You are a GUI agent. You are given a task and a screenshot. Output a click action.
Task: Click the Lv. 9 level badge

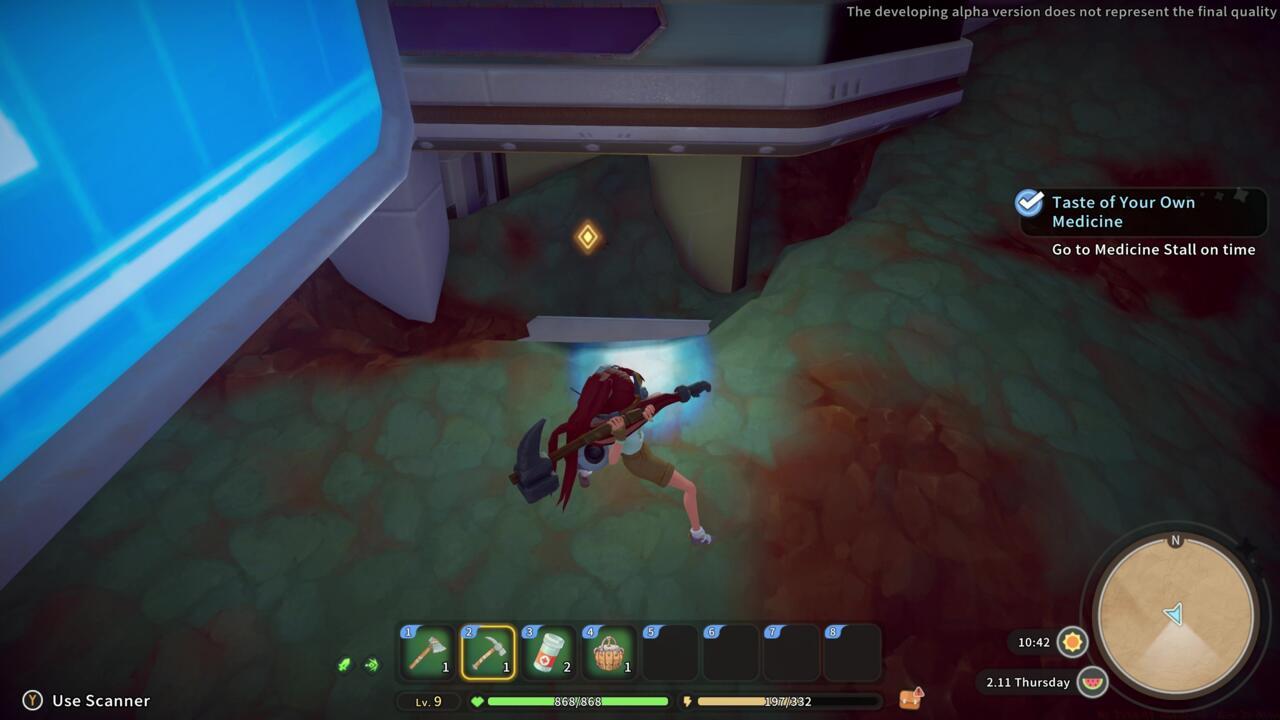428,701
